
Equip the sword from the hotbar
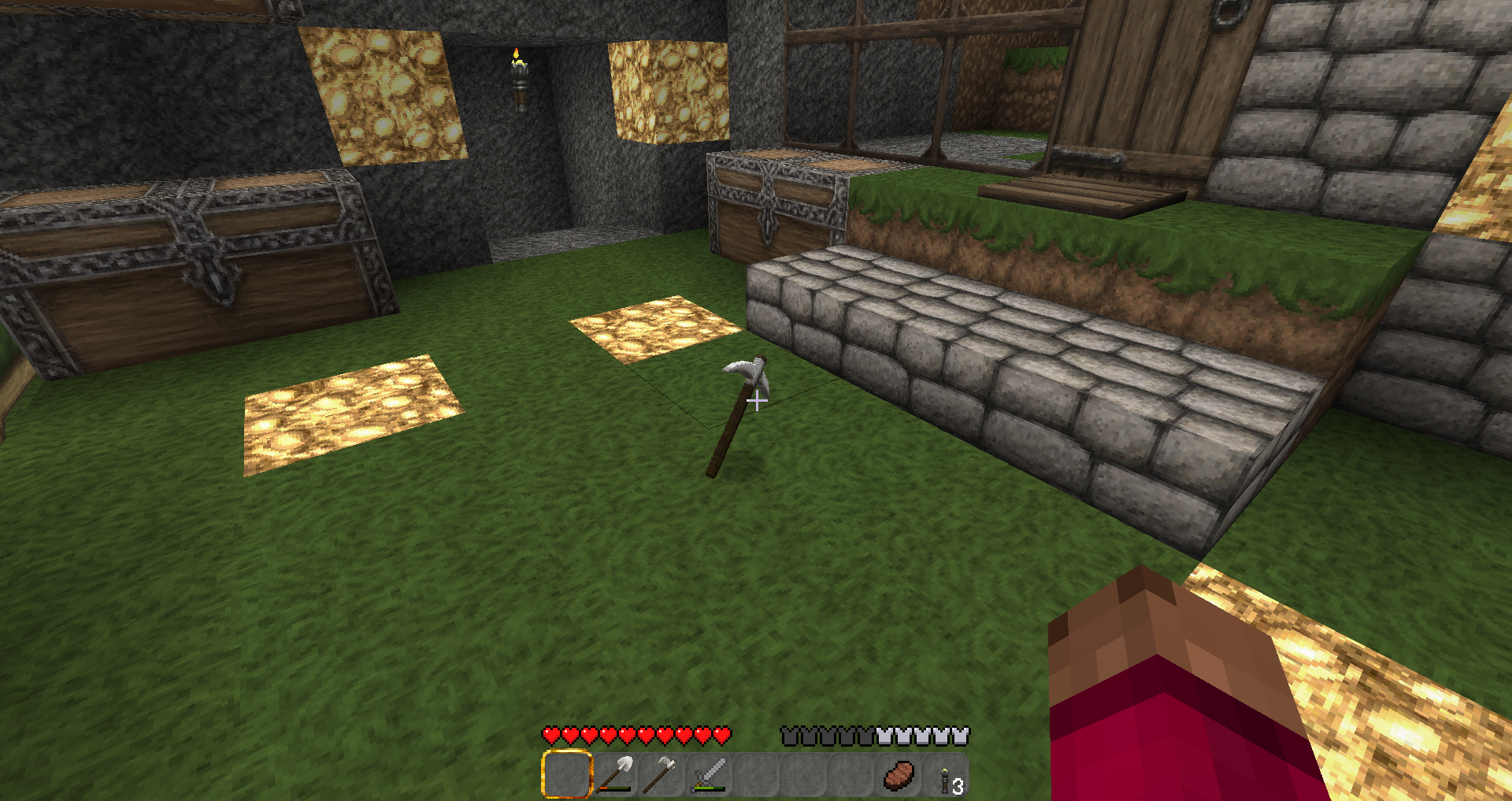click(x=709, y=775)
